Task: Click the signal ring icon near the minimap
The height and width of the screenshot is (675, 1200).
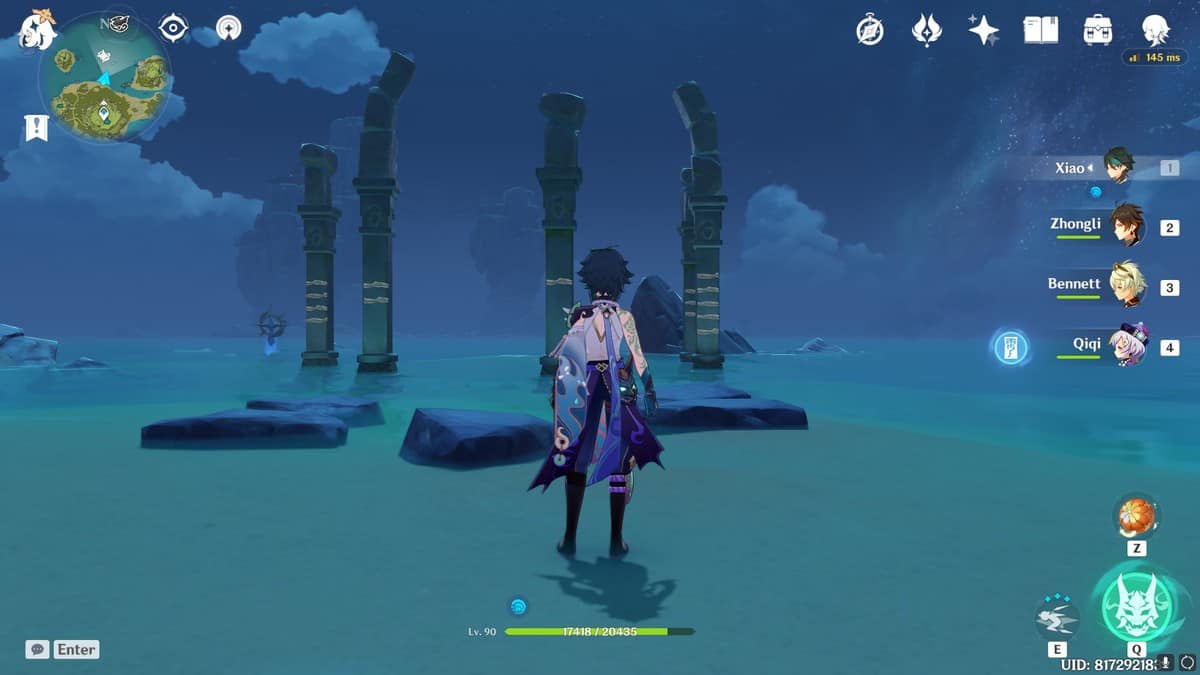Action: pyautogui.click(x=229, y=28)
